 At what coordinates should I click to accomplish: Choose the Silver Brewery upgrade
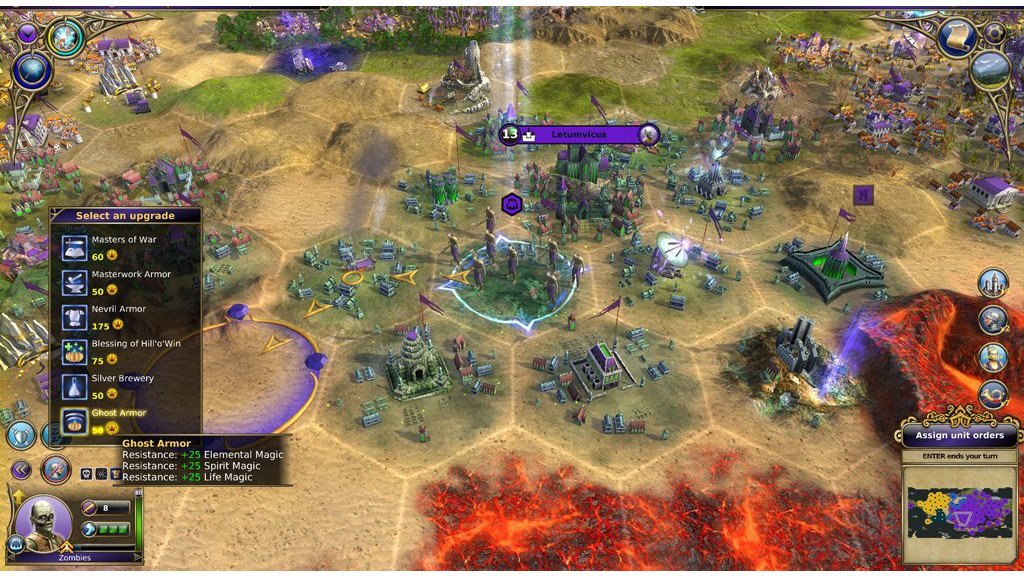pyautogui.click(x=124, y=386)
